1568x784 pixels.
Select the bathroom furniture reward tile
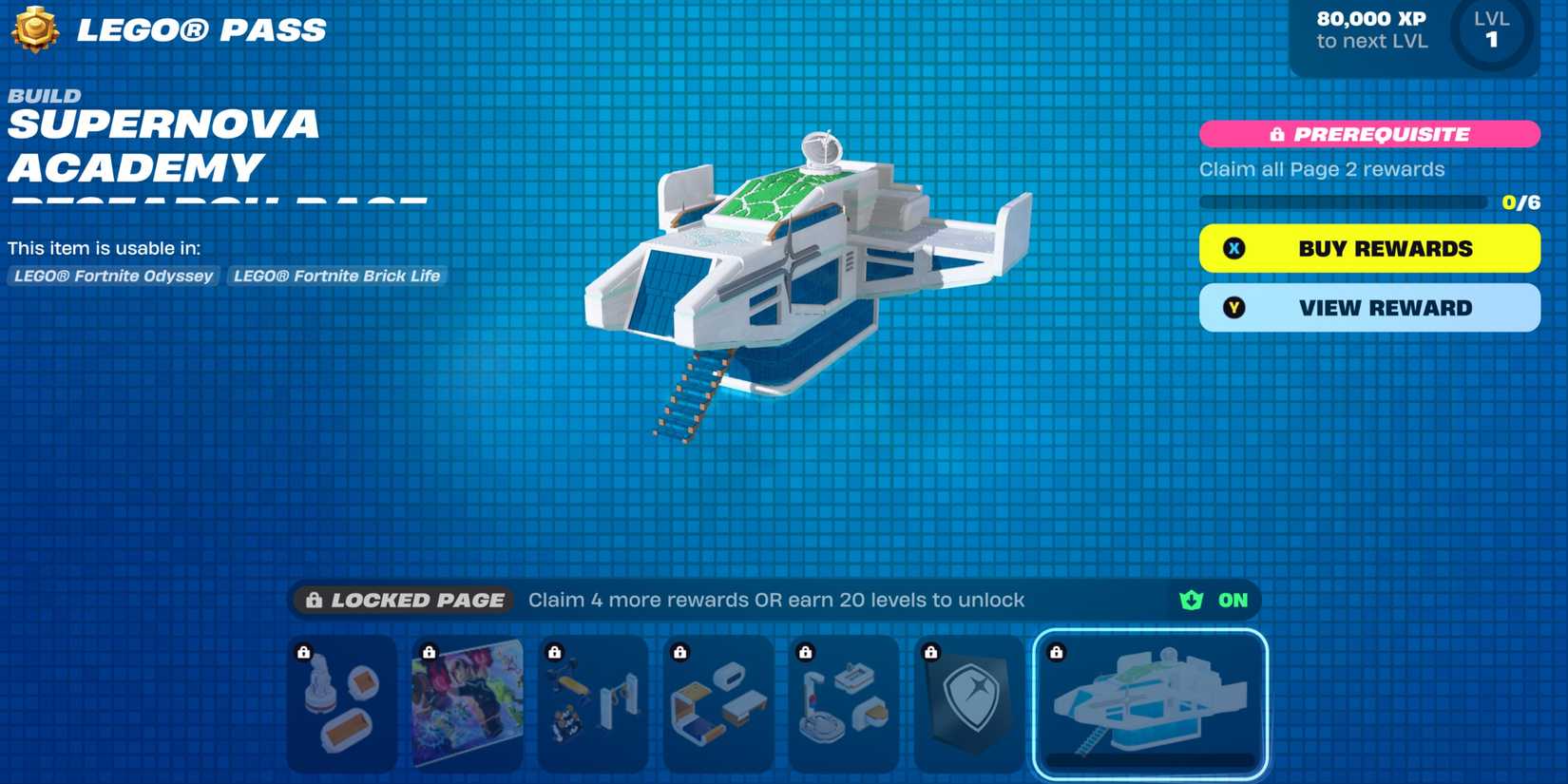(x=844, y=703)
